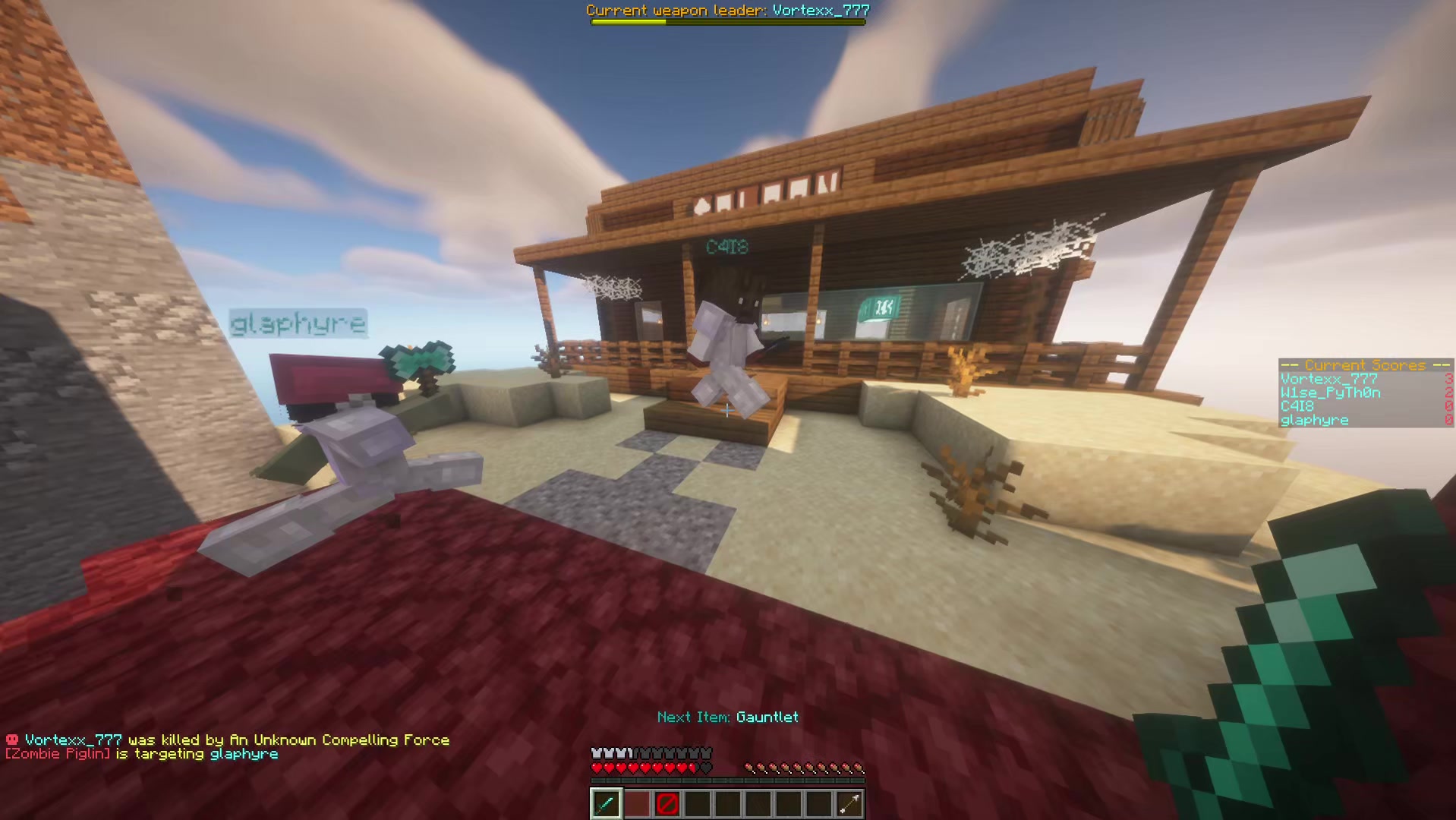Click the glaphyre player nametag
1456x820 pixels.
point(298,323)
